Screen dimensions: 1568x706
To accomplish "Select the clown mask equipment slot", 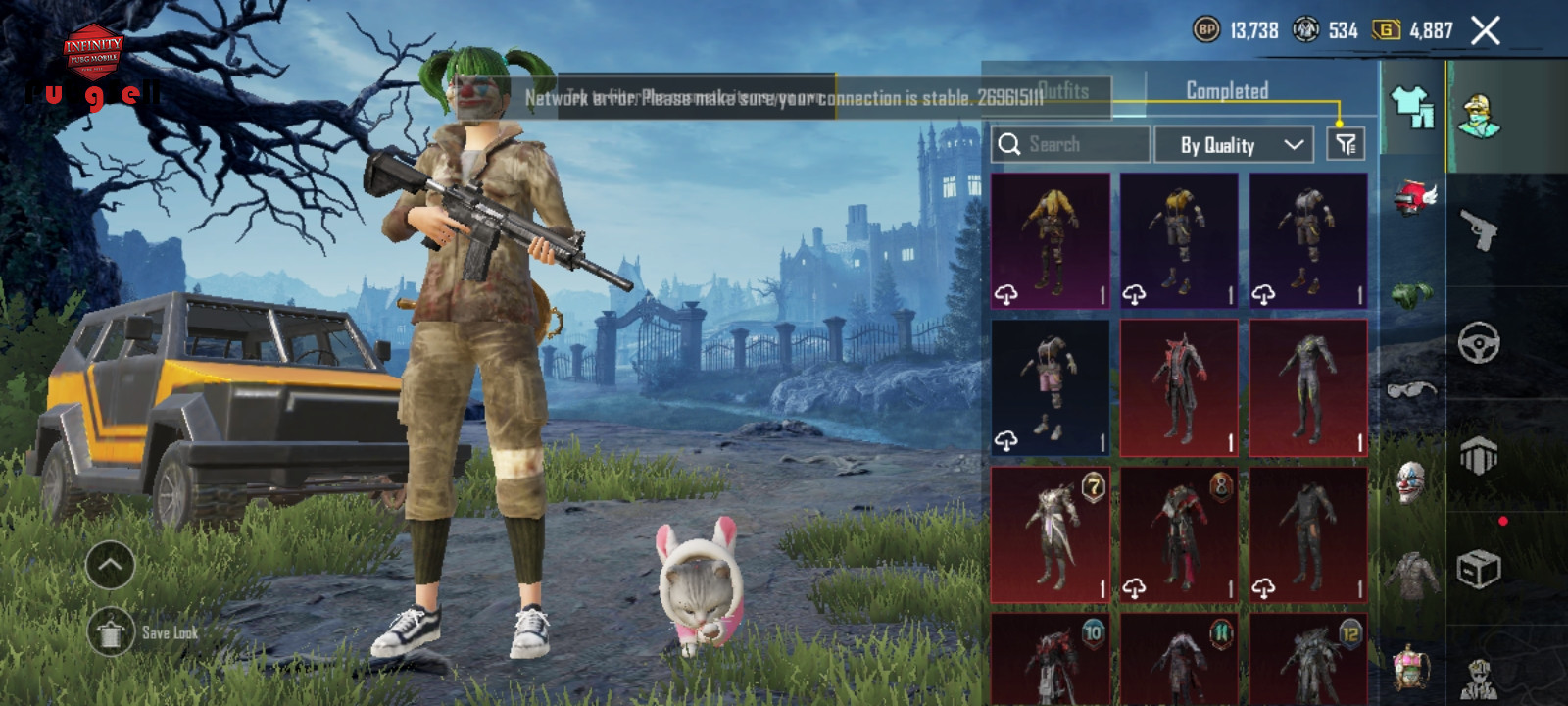I will 1412,482.
